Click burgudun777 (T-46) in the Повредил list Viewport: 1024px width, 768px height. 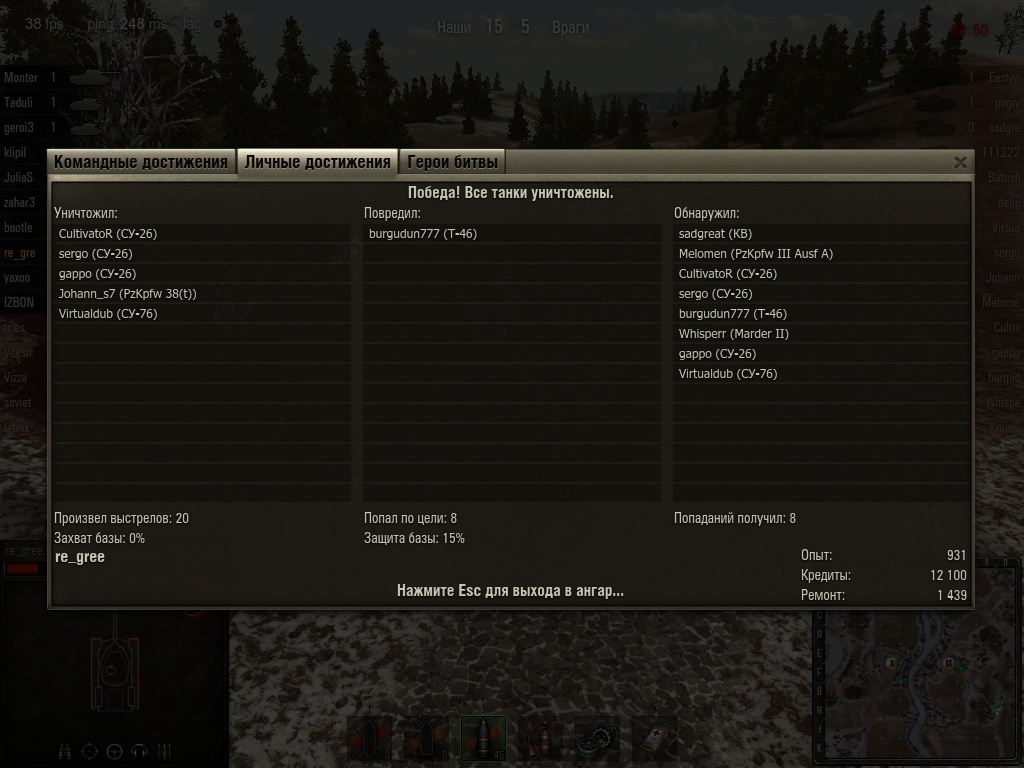(x=422, y=234)
